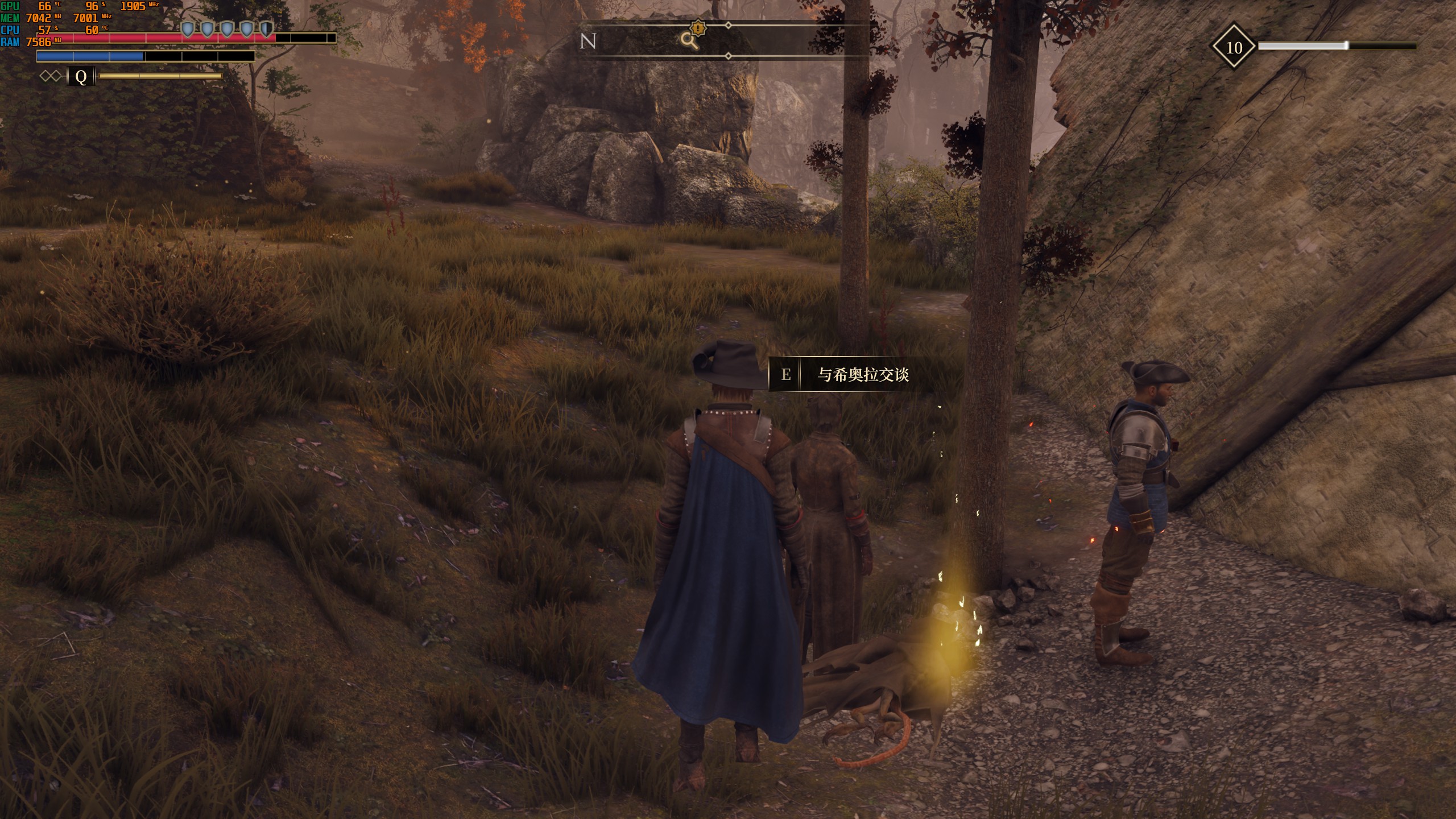Click the level 10 diamond badge
Viewport: 1456px width, 819px height.
(1233, 47)
